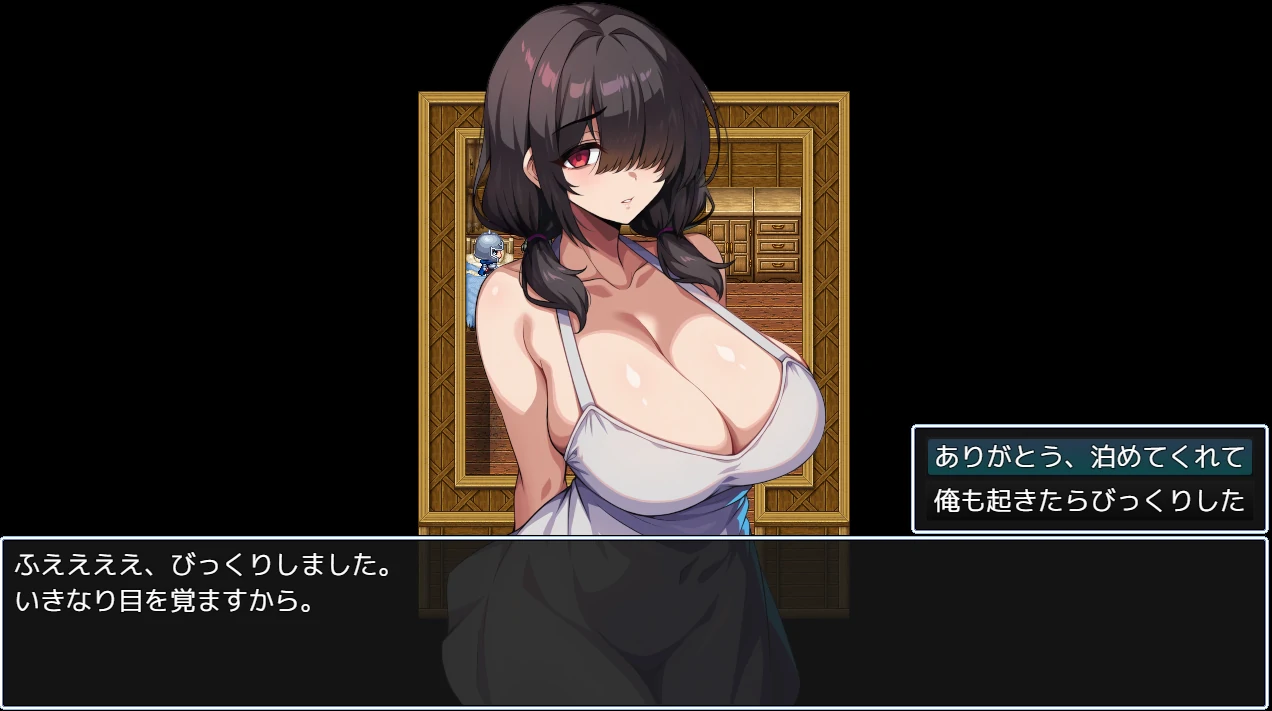Select the reply 俺も起きたらびっくりした
The height and width of the screenshot is (711, 1272).
1089,499
